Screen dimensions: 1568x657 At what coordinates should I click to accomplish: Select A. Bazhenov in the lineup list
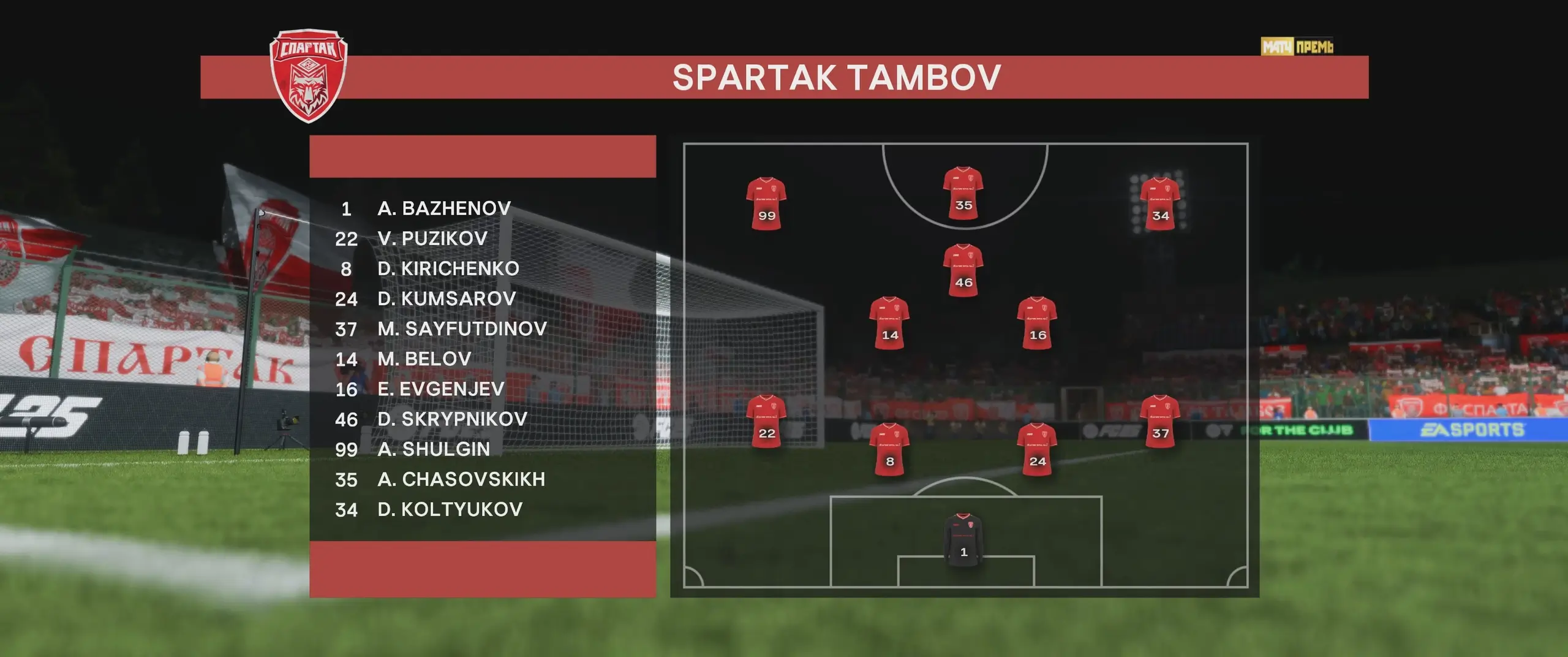(444, 208)
